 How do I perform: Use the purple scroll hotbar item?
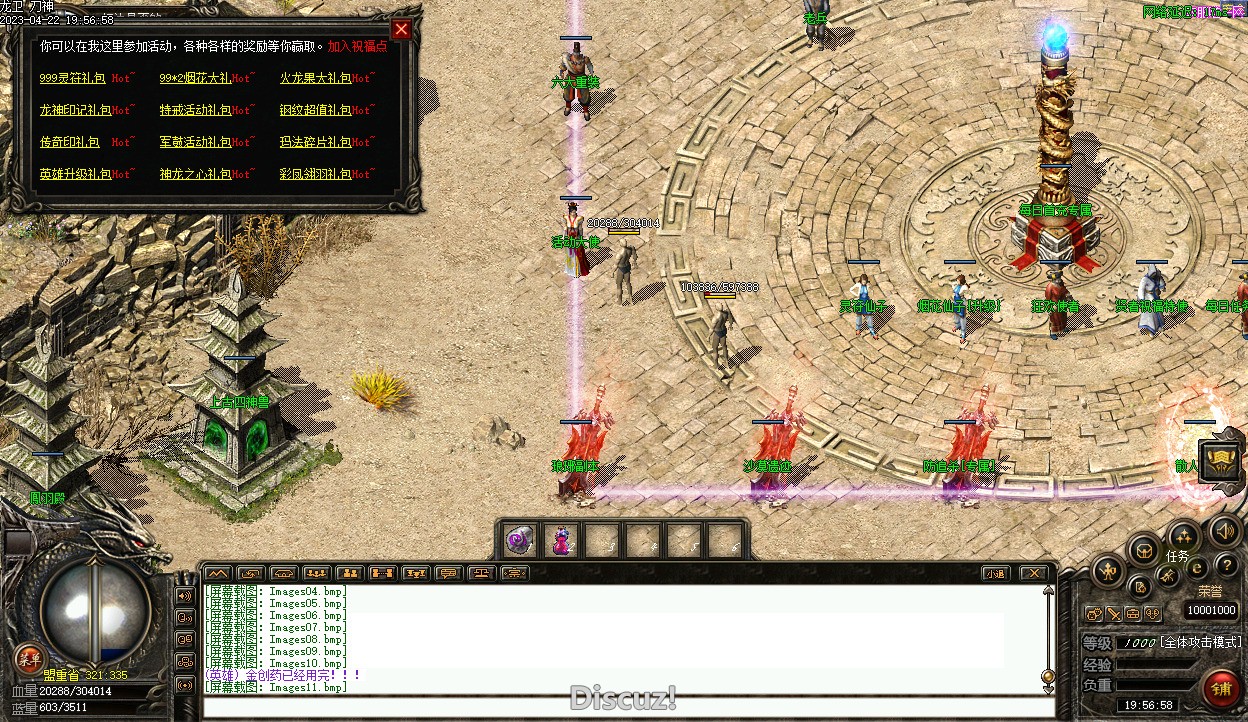519,541
